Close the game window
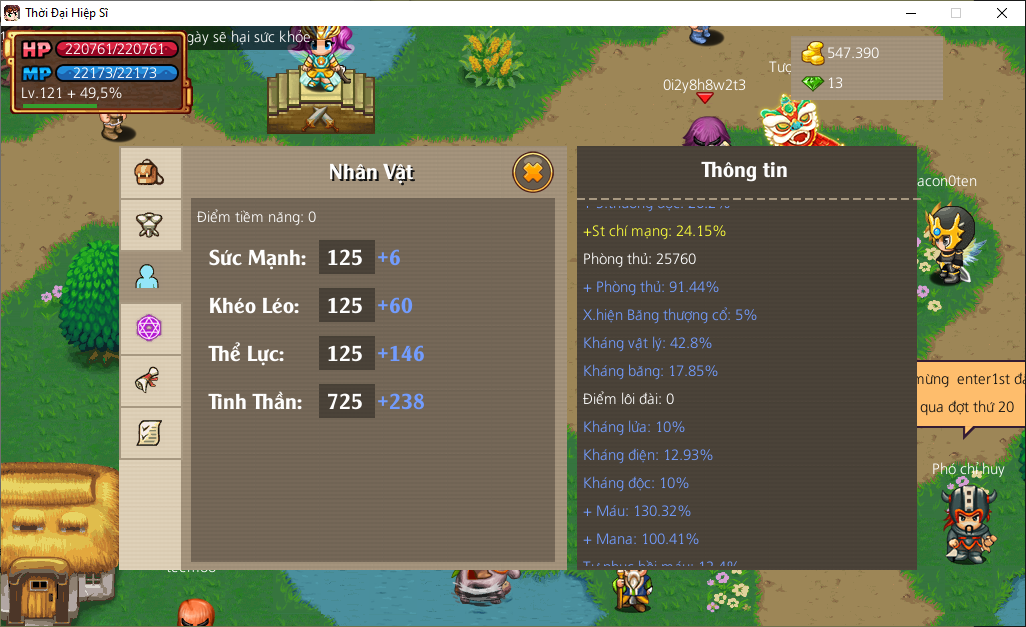 (x=1001, y=13)
